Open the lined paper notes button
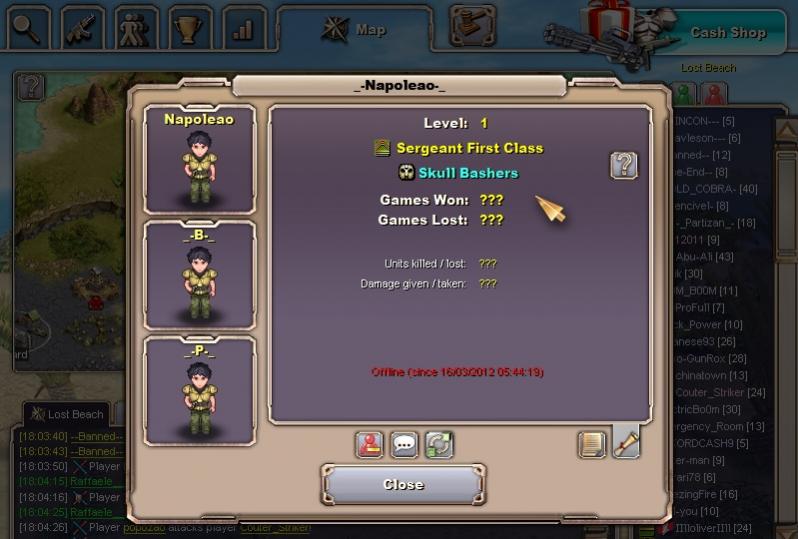This screenshot has width=798, height=539. pos(592,444)
